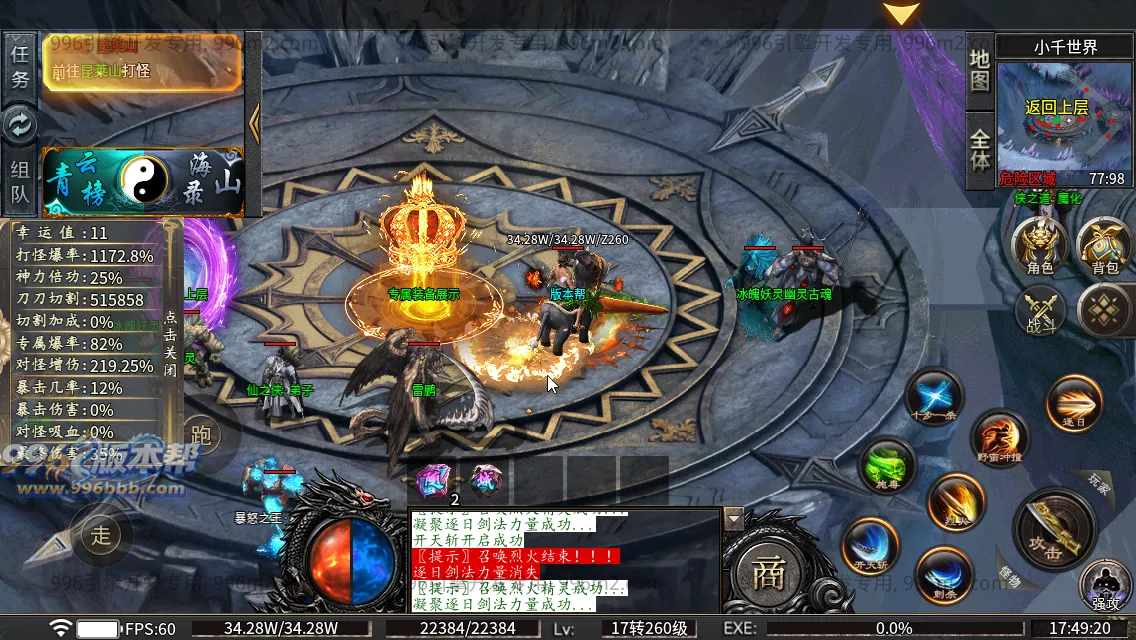Open the 角色 character sheet
The image size is (1136, 640).
click(1040, 246)
